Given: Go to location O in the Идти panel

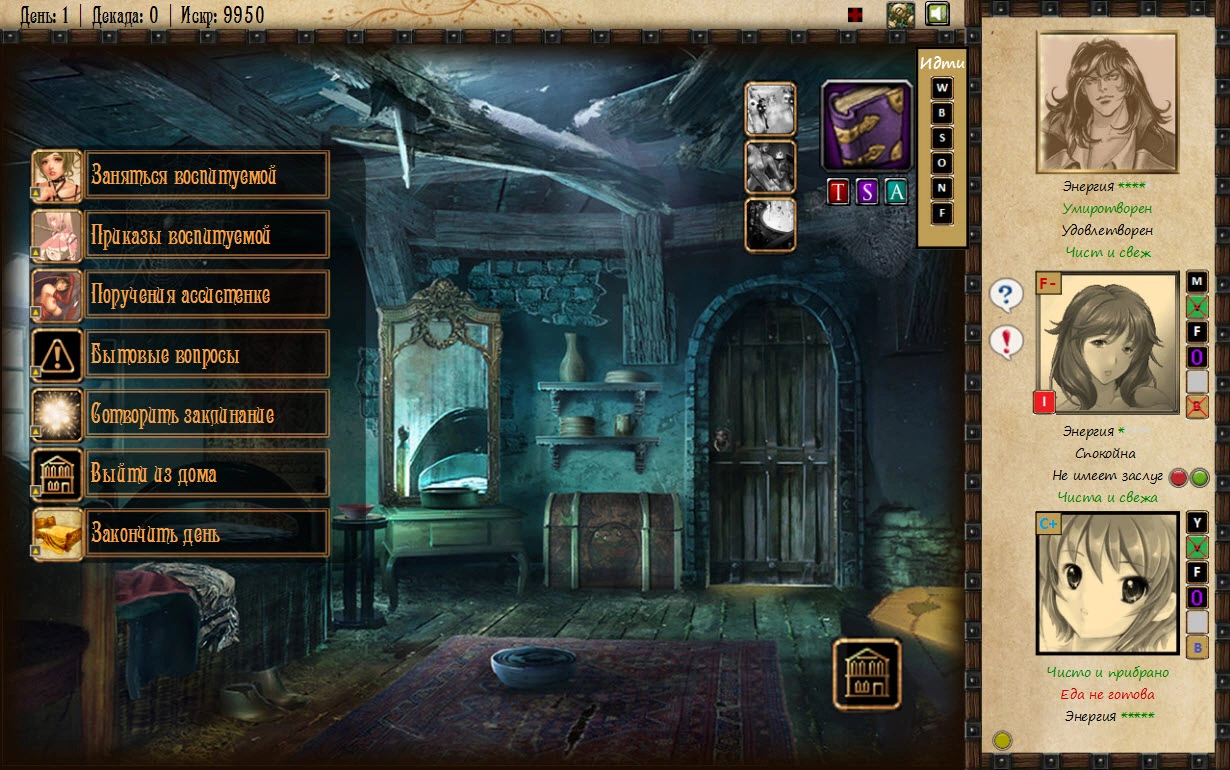Looking at the screenshot, I should pyautogui.click(x=942, y=163).
